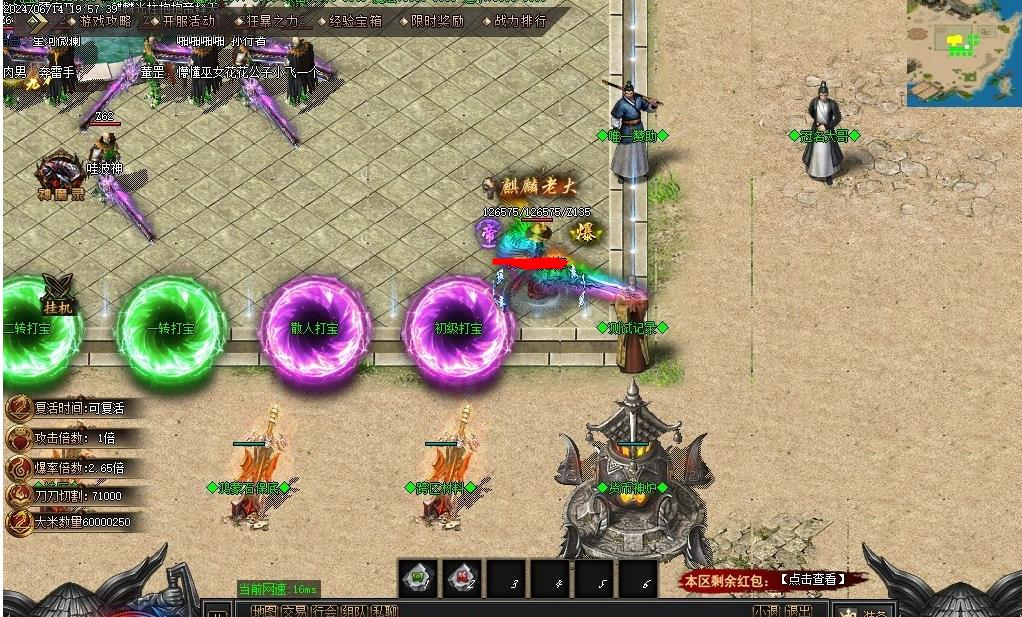Screen dimensions: 1022x617
Task: Click 小退 to return to character select
Action: point(766,610)
